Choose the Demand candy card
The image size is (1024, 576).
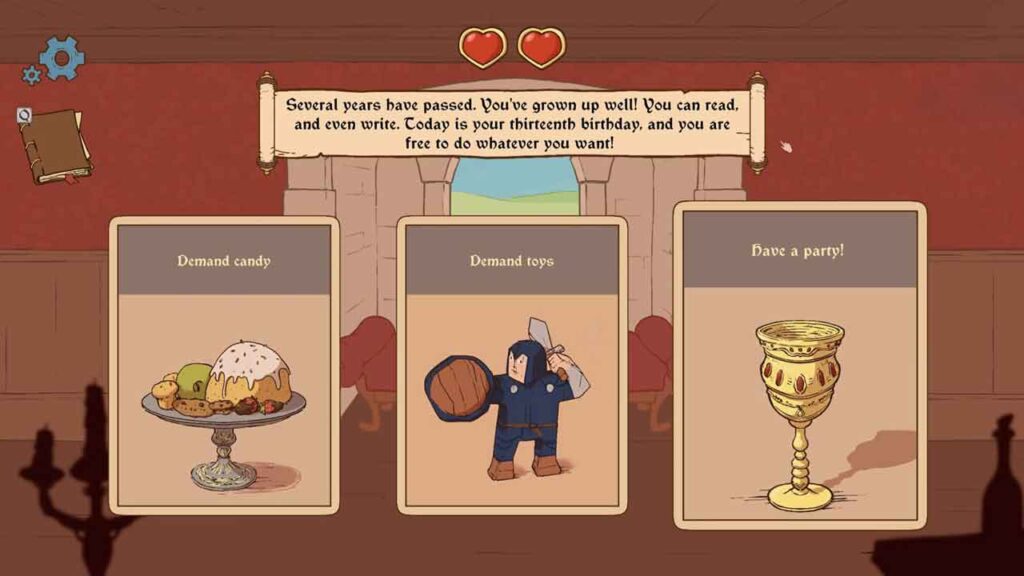[224, 365]
